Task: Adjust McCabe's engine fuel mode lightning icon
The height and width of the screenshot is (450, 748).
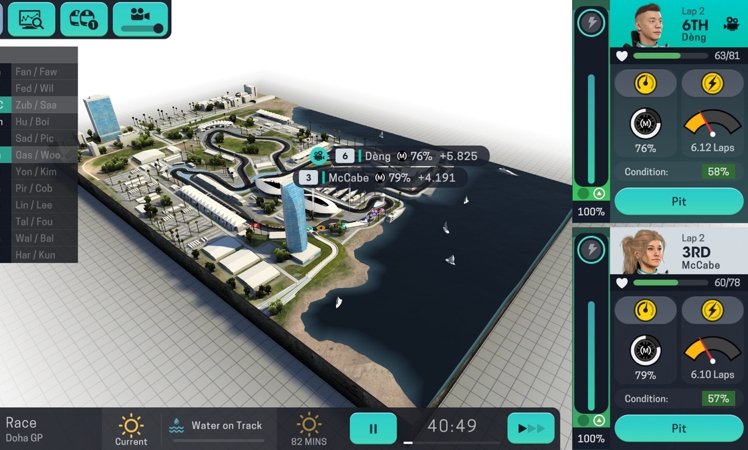Action: 712,310
